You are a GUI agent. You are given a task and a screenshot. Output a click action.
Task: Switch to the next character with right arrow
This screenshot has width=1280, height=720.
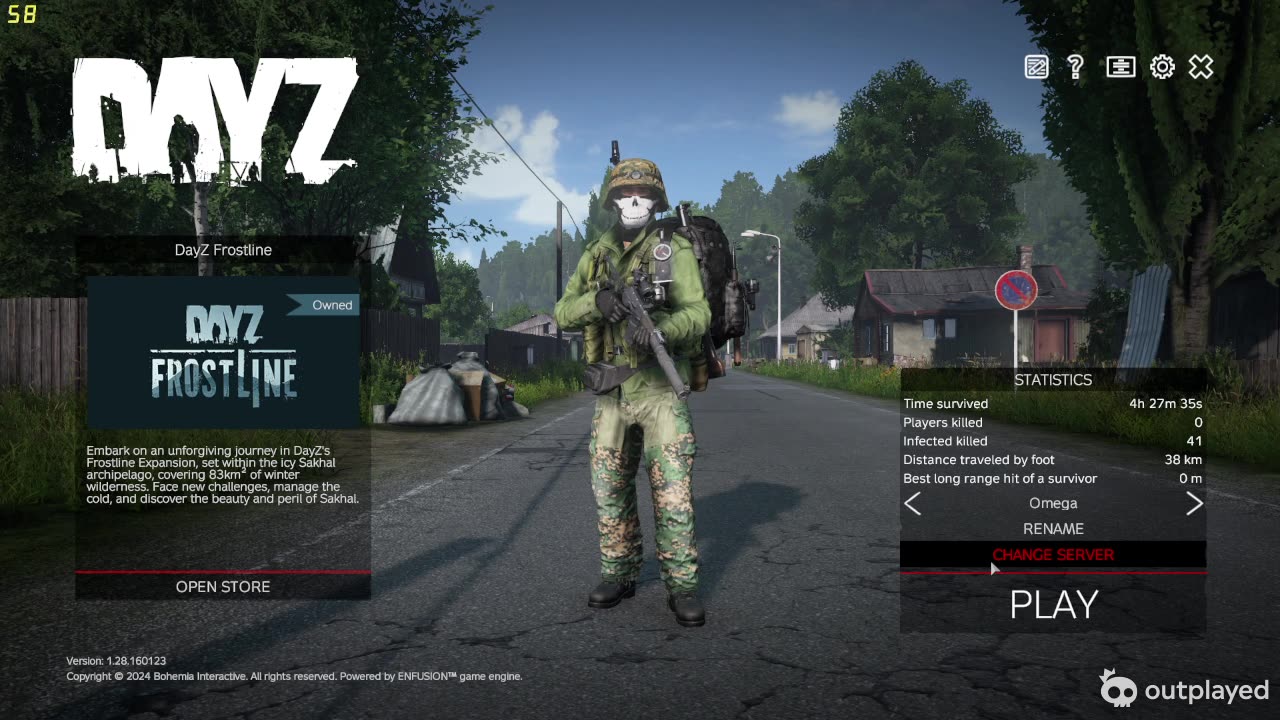point(1194,504)
